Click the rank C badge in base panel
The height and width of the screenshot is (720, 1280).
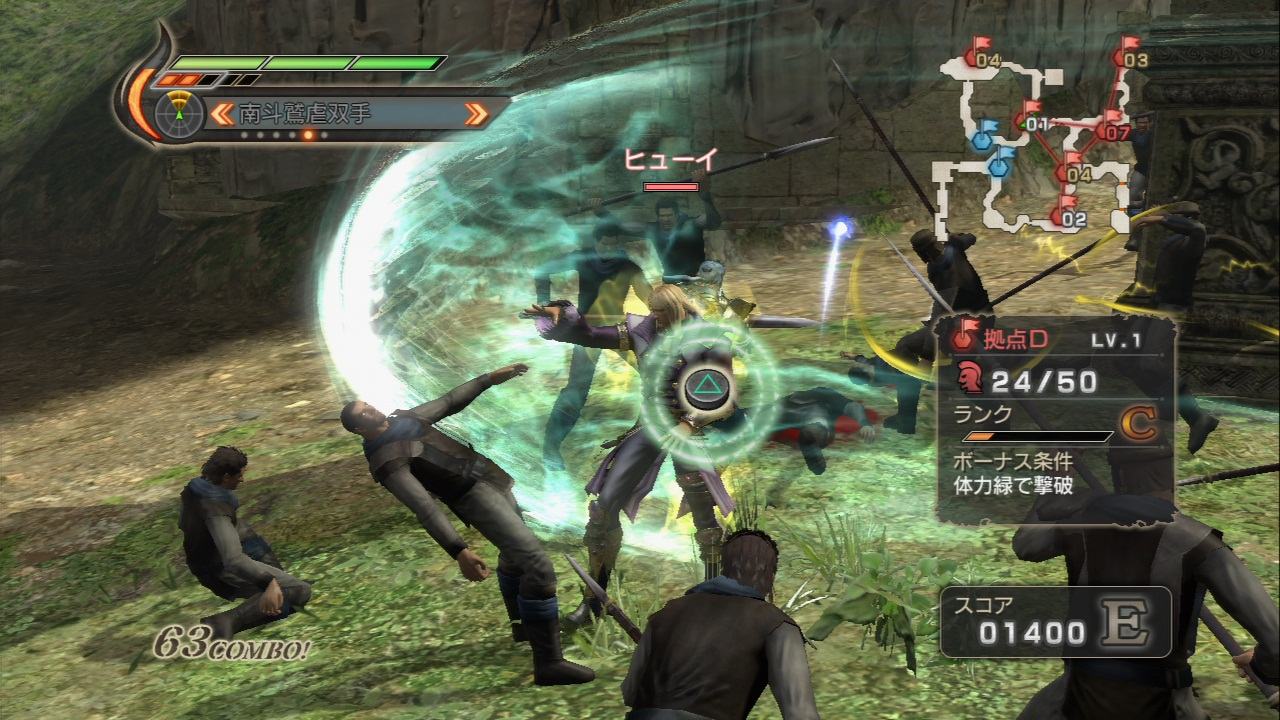tap(1138, 424)
